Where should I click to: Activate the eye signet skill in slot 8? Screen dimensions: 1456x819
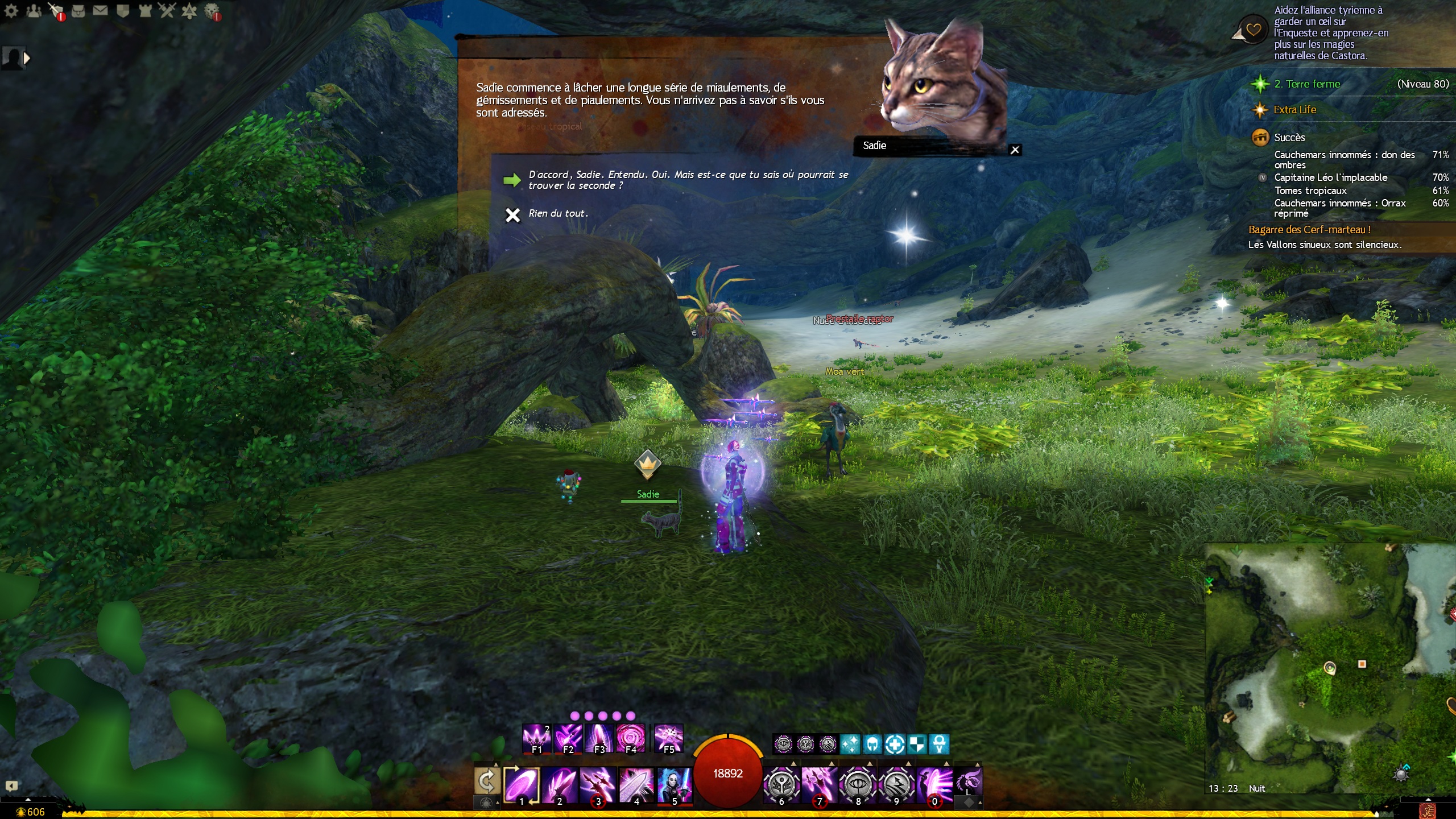858,784
